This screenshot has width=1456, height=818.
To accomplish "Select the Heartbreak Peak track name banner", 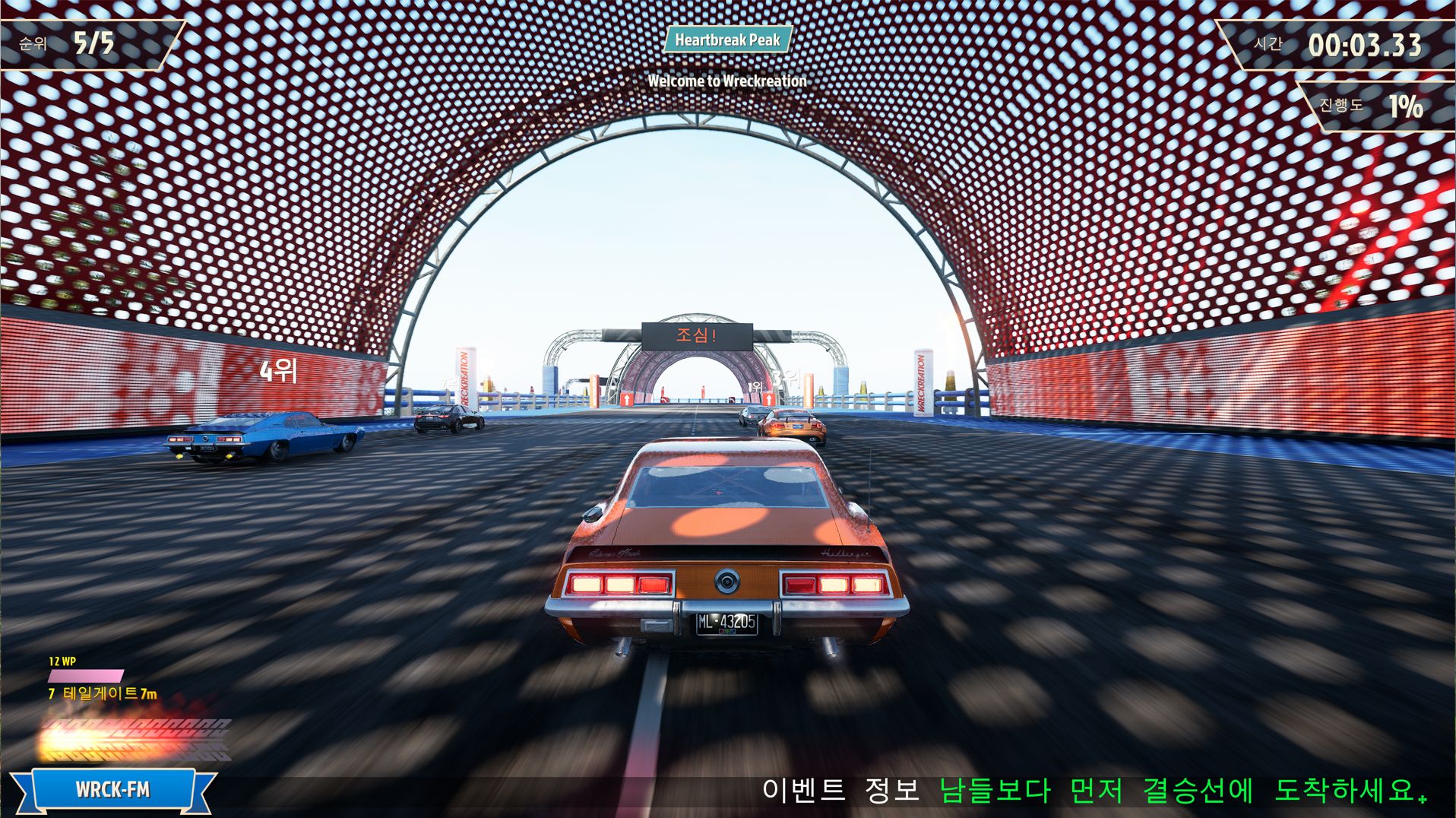I will point(727,40).
